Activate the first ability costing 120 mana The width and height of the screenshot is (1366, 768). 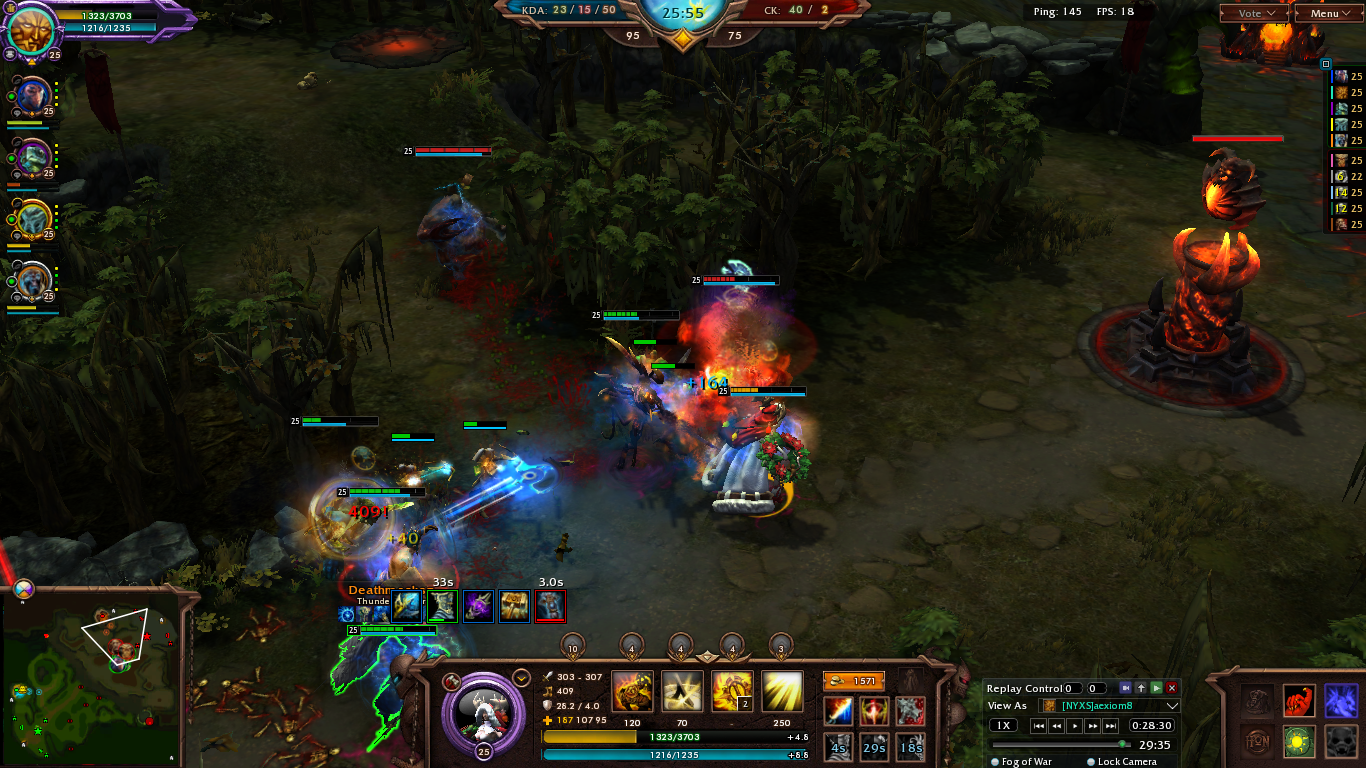coord(632,692)
